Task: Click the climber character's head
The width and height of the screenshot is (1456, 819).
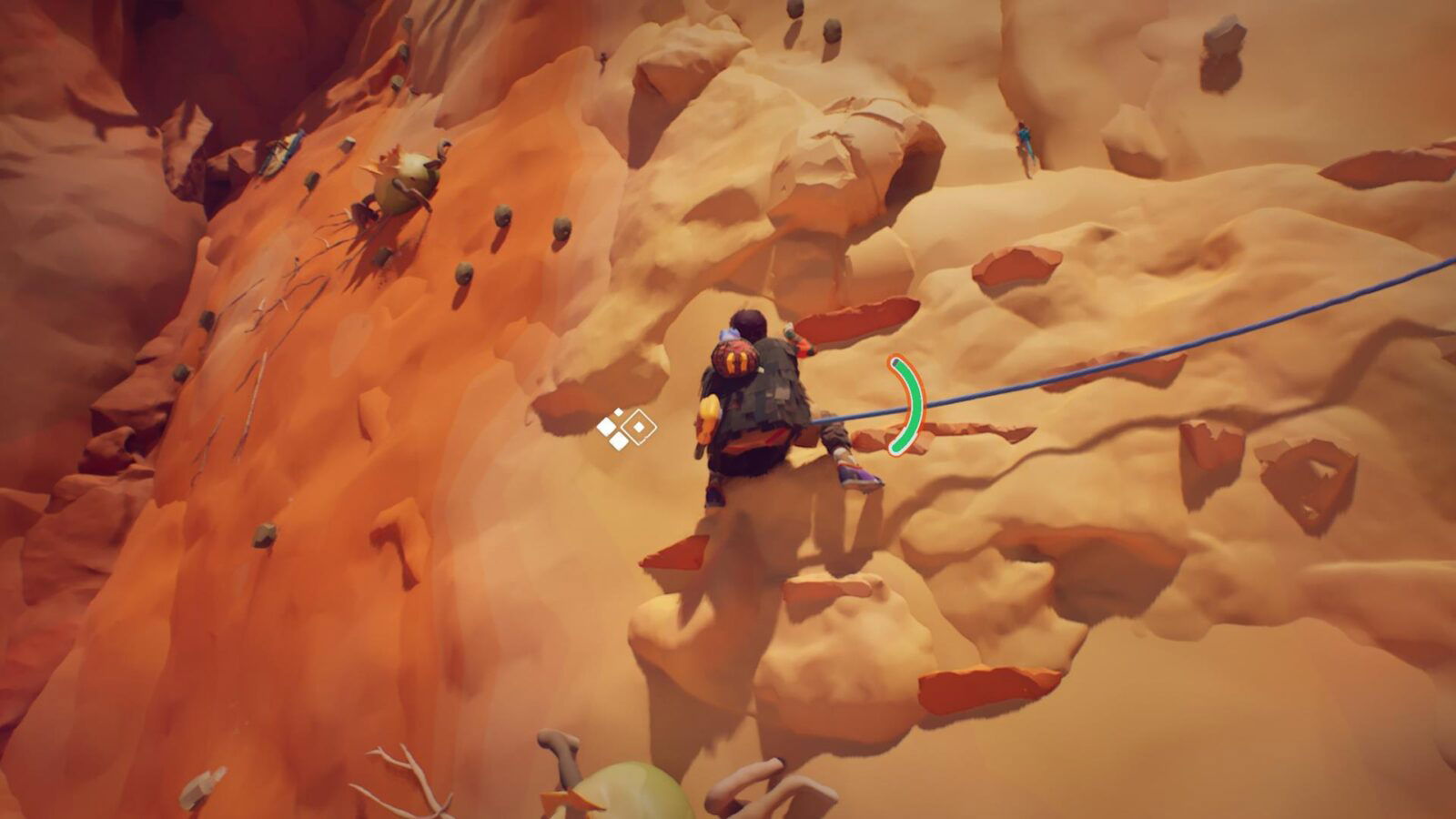Action: pos(748,323)
